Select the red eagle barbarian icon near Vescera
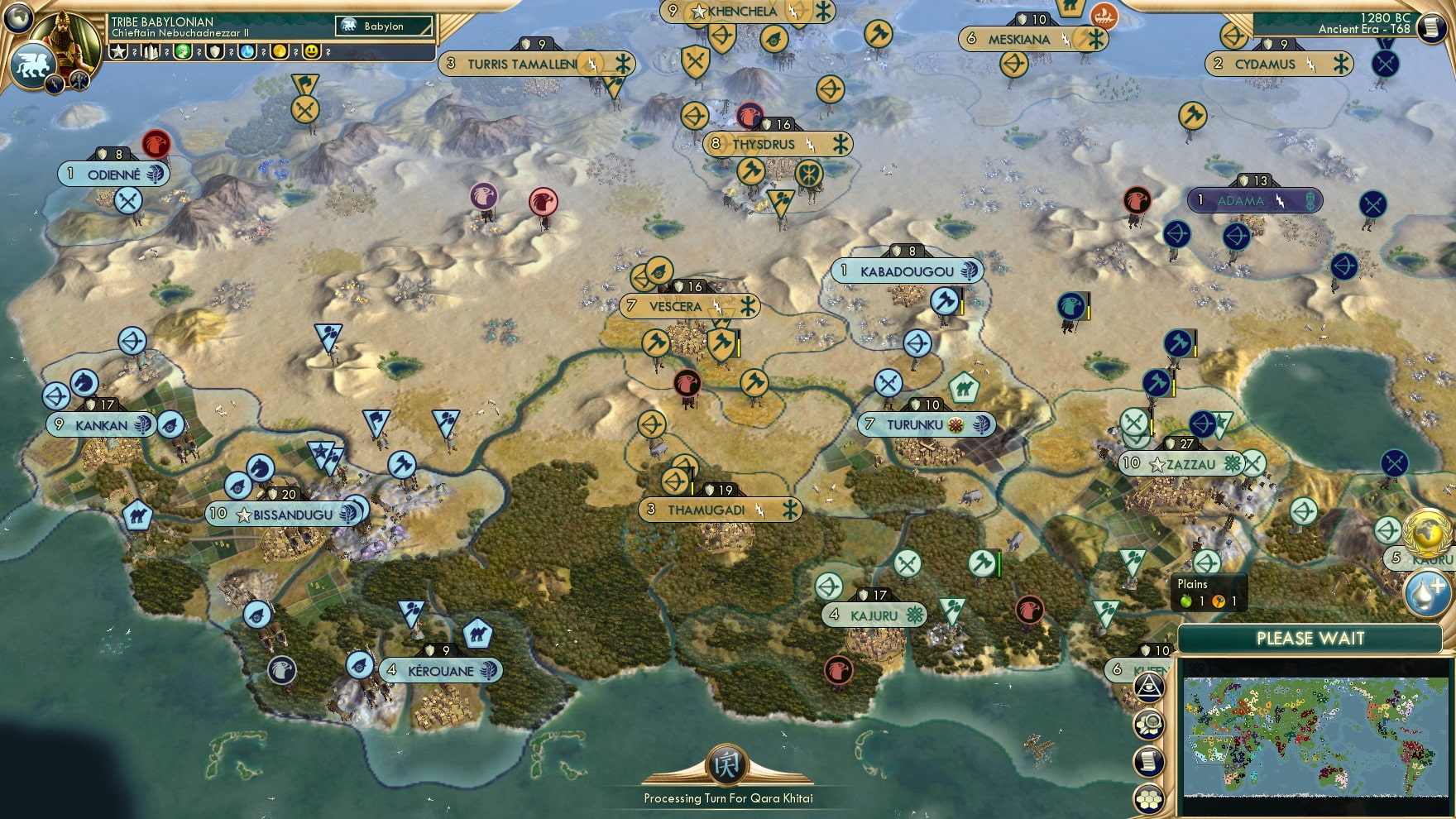This screenshot has height=819, width=1456. tap(686, 383)
